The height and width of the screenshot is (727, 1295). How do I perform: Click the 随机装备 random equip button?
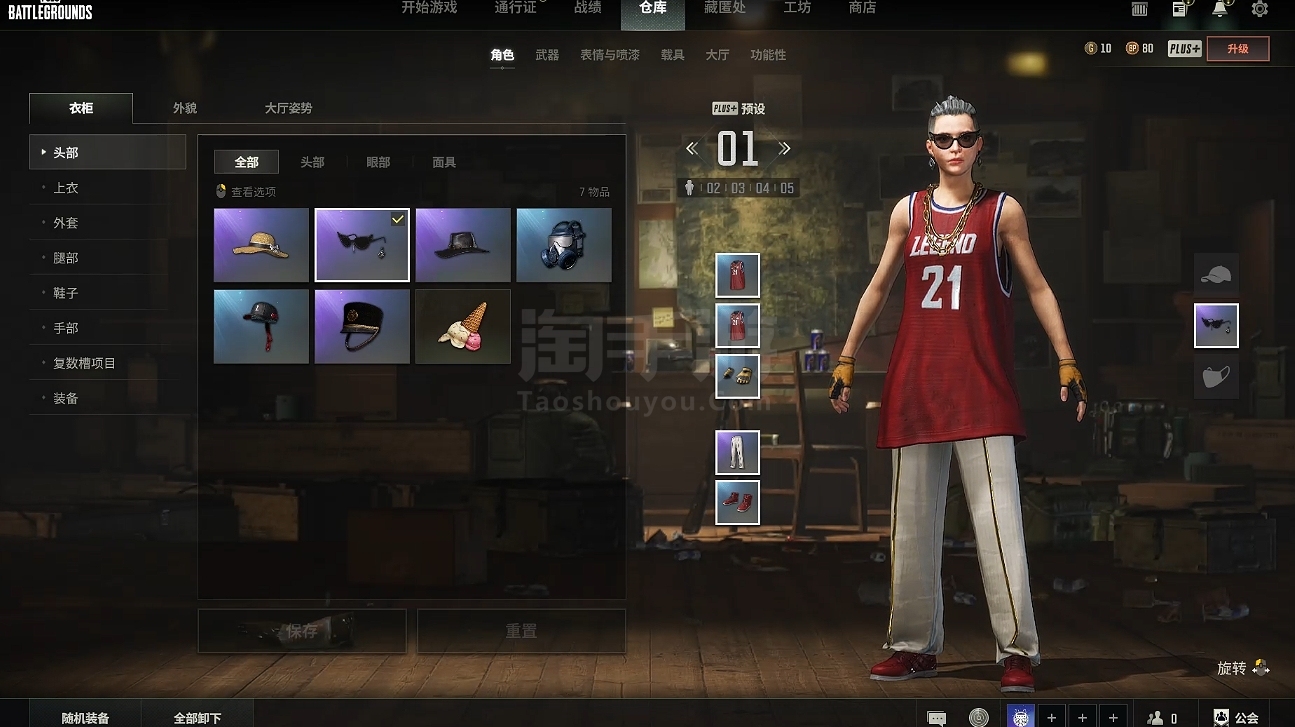(x=85, y=717)
